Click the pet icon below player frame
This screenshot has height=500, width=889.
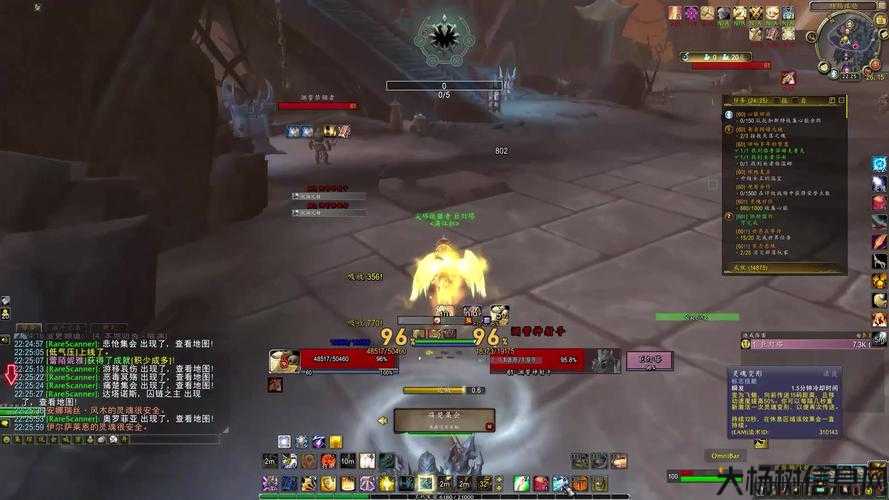tap(275, 385)
